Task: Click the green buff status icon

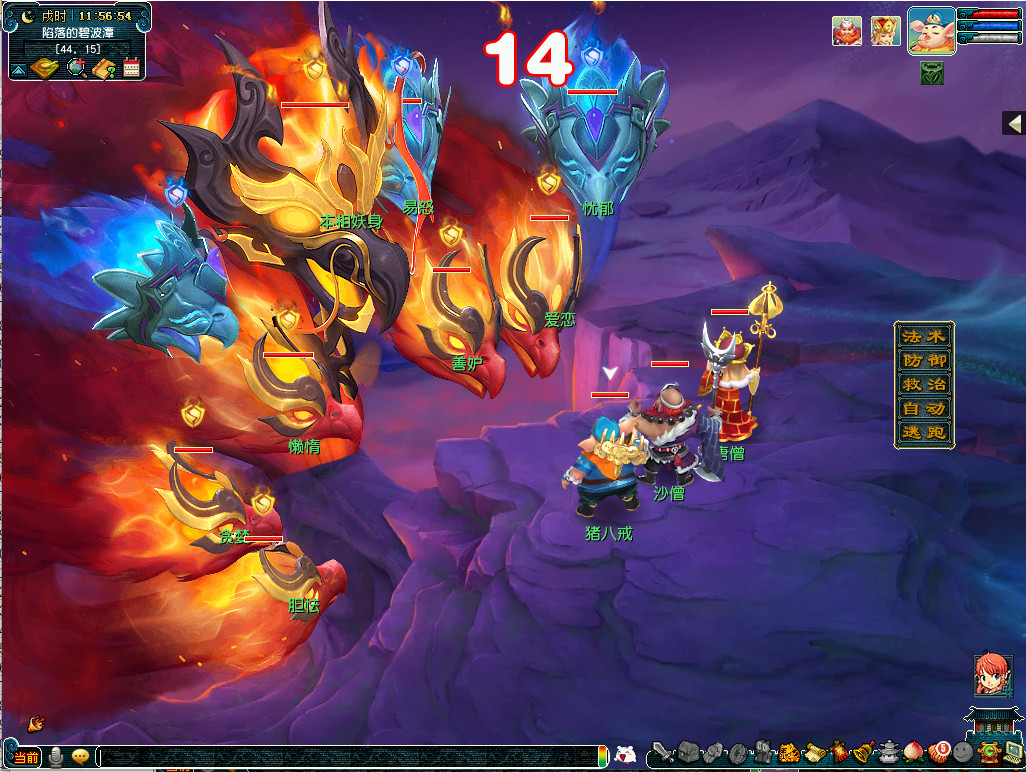Action: (x=932, y=73)
